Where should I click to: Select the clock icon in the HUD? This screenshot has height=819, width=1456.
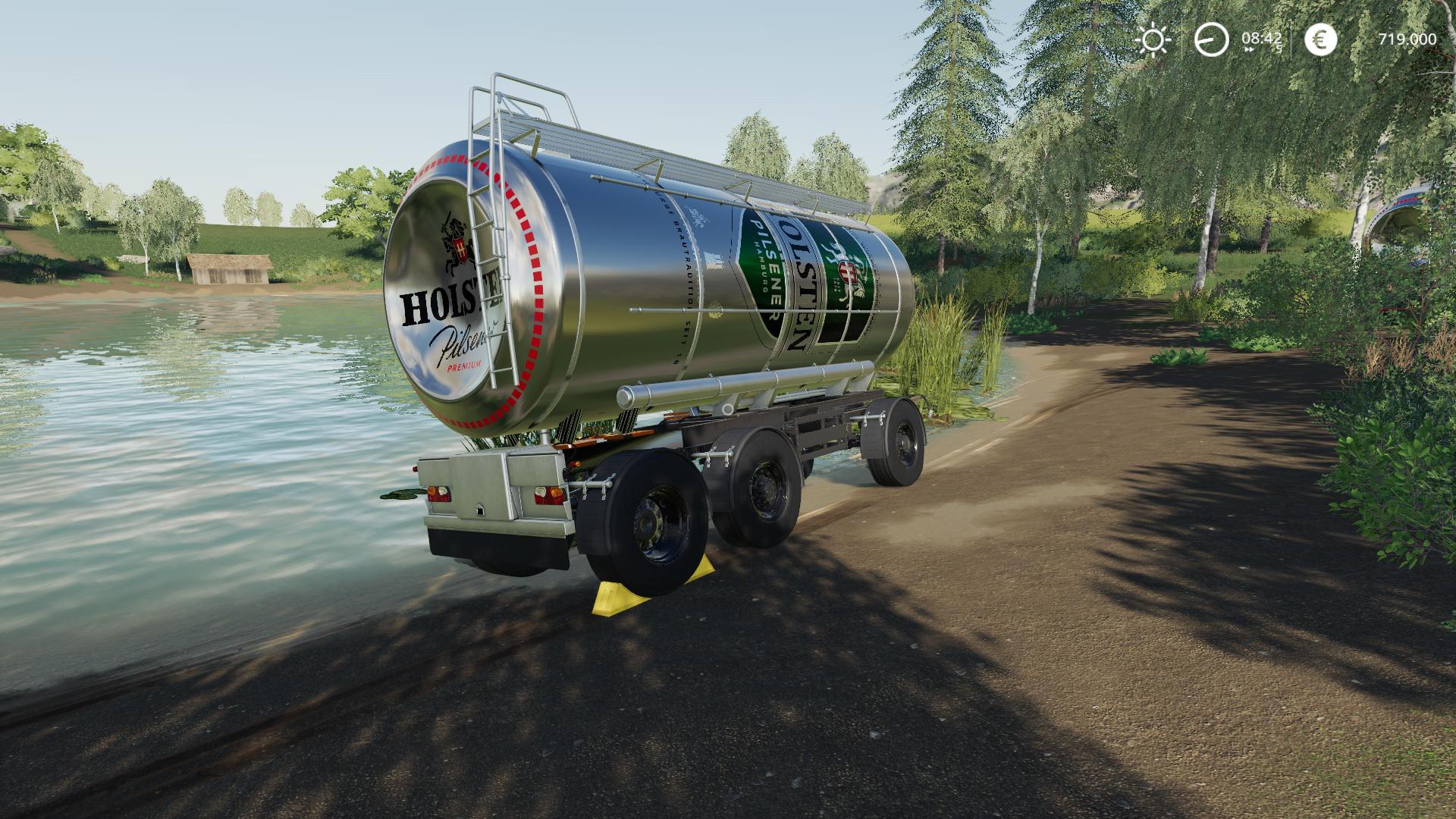(1211, 39)
